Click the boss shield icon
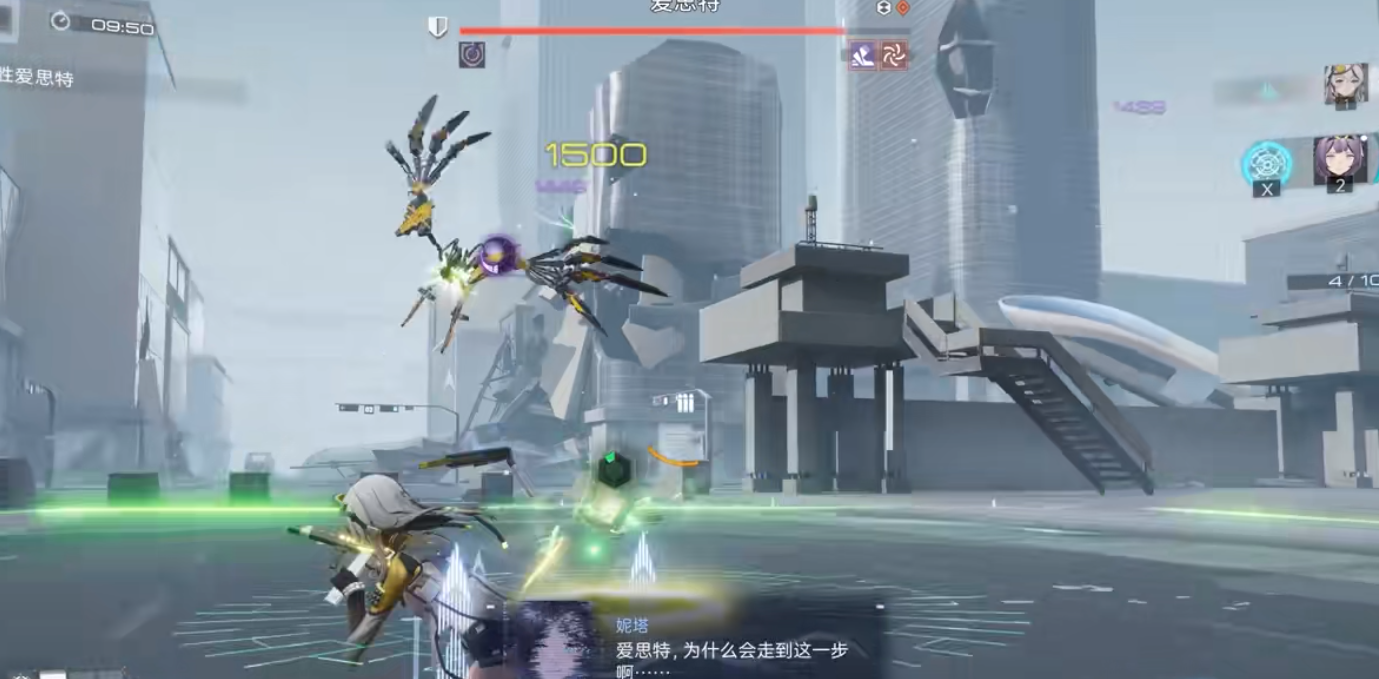The height and width of the screenshot is (679, 1379). [x=438, y=28]
